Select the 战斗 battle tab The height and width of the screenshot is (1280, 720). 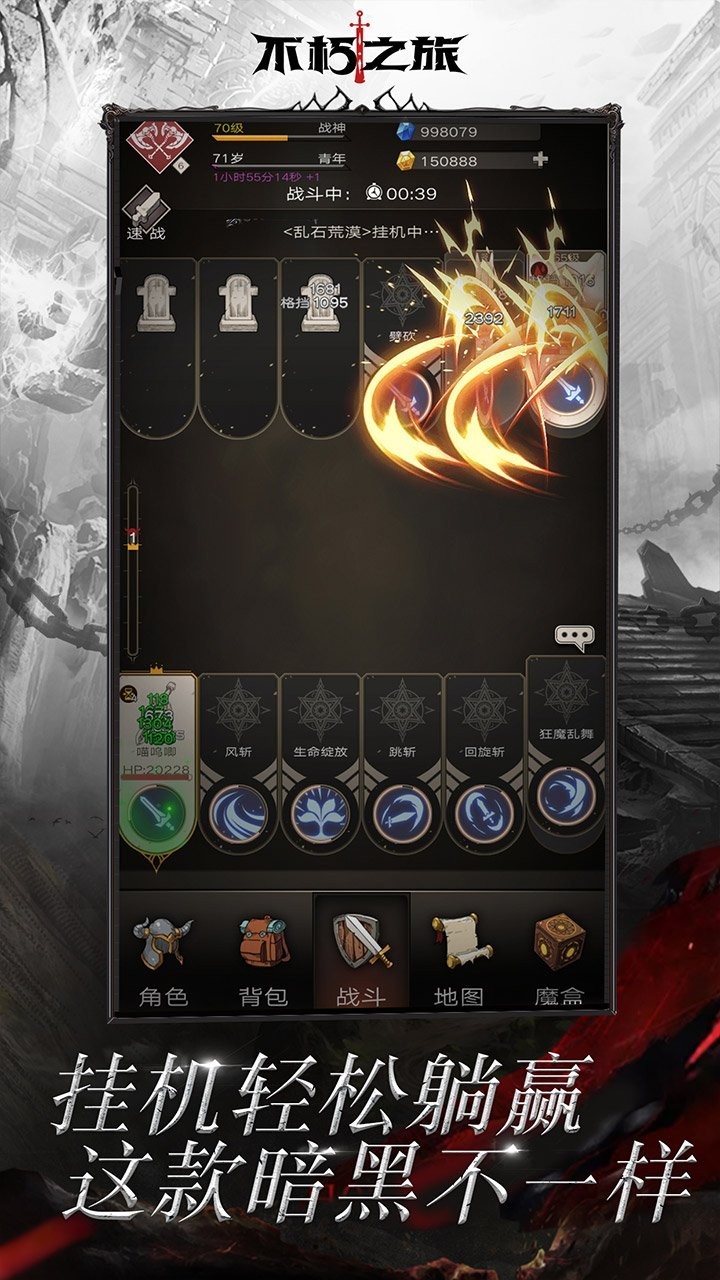pyautogui.click(x=361, y=957)
